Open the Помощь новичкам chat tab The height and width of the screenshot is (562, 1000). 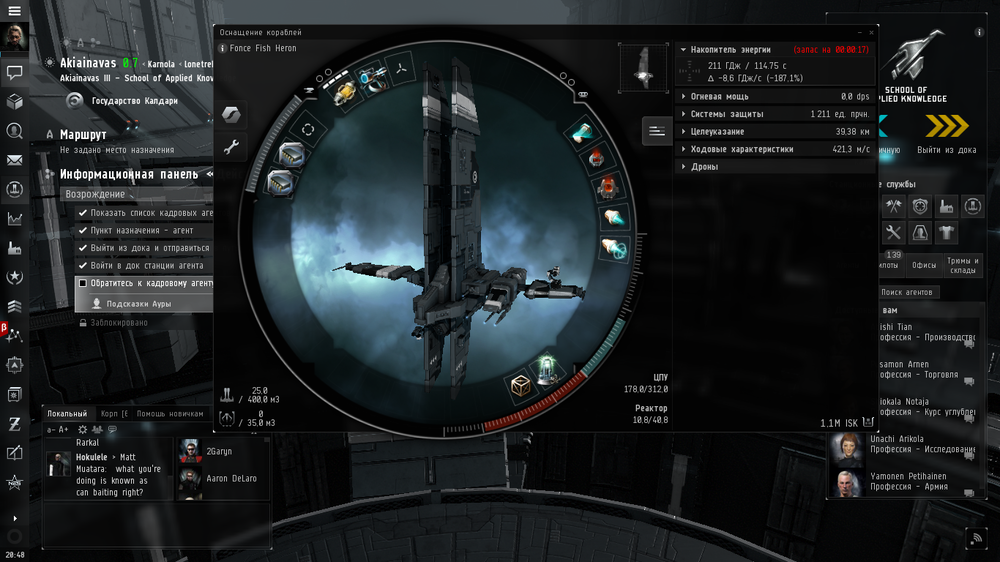[170, 413]
